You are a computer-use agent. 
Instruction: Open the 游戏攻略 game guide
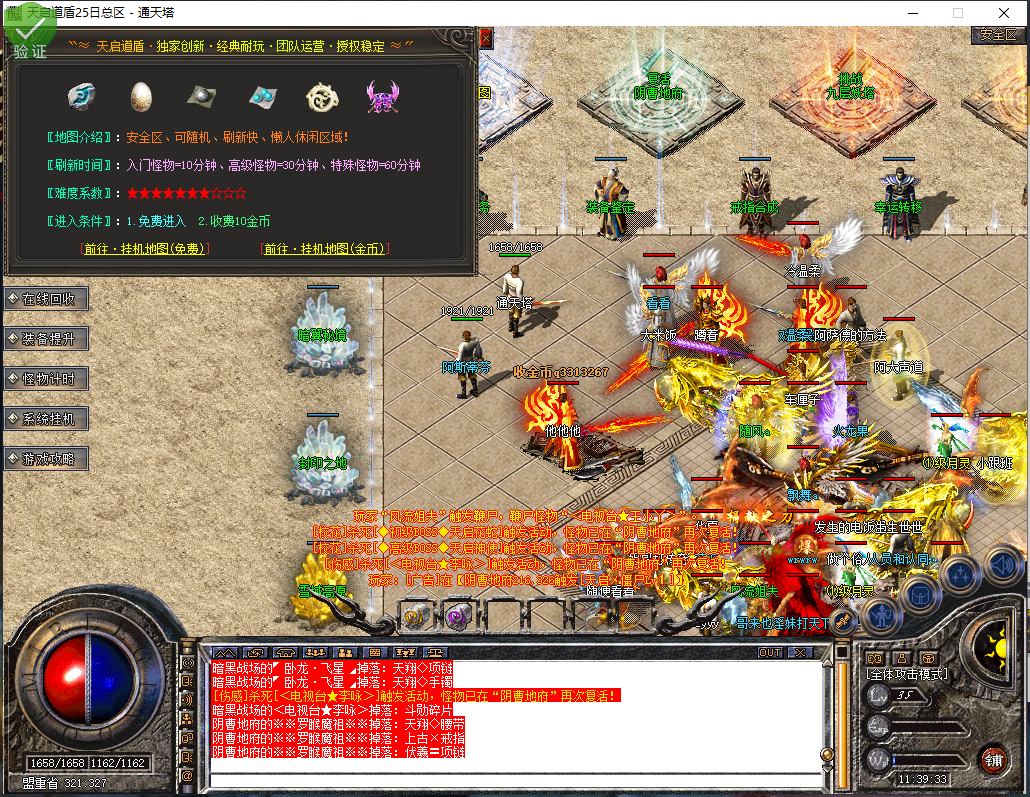(47, 459)
